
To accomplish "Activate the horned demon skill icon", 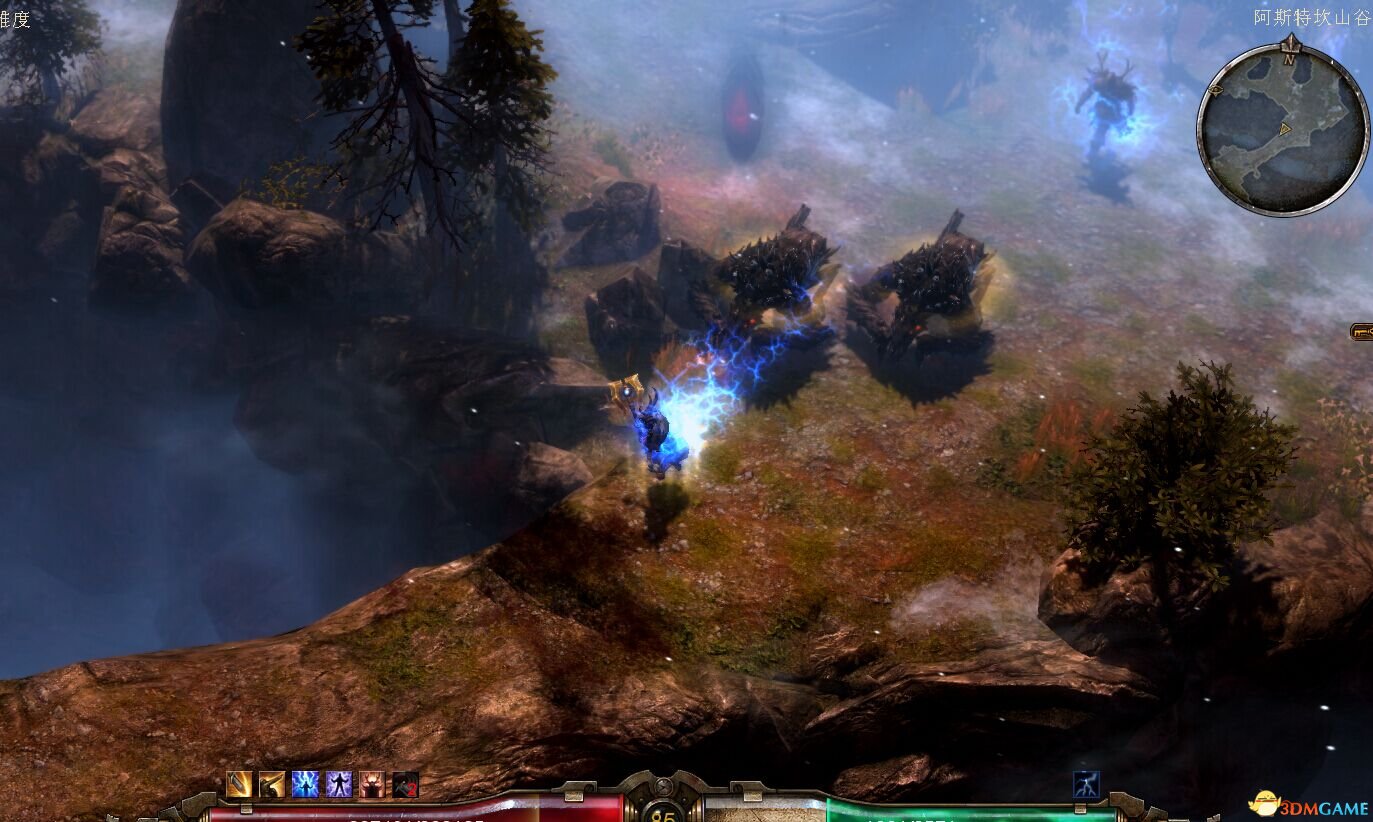I will point(372,785).
